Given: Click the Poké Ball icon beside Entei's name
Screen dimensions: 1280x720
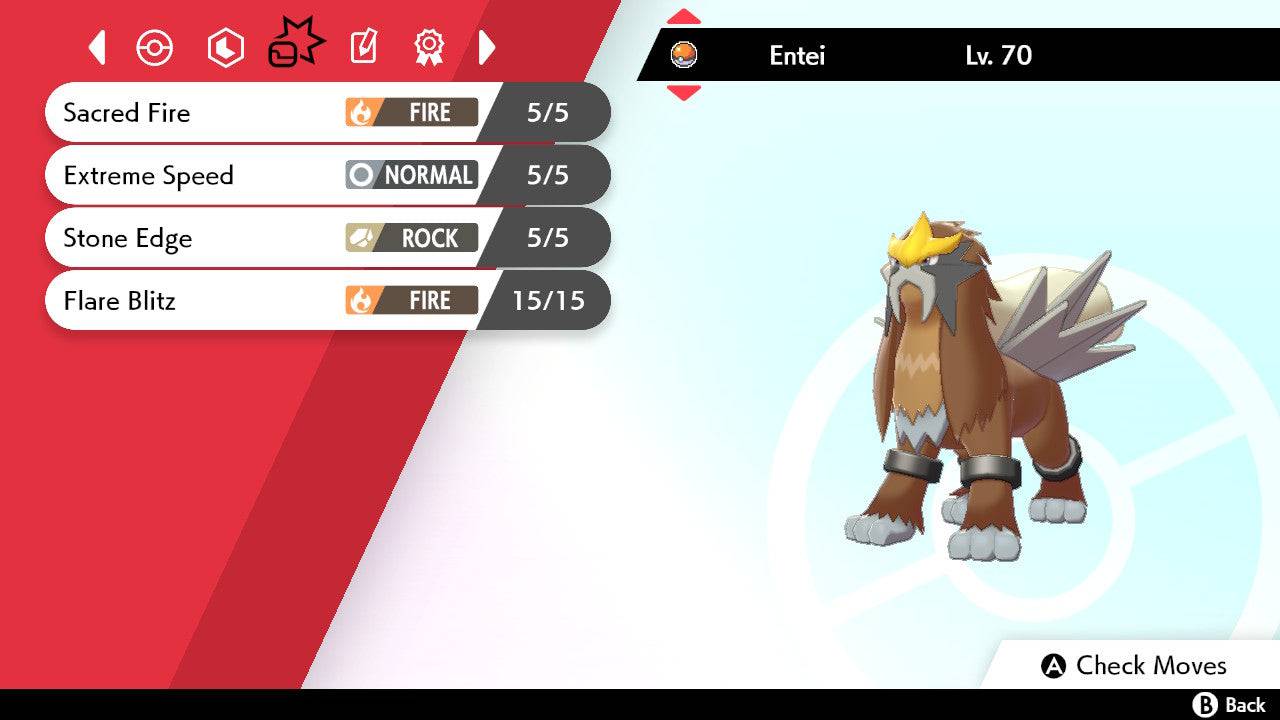Looking at the screenshot, I should 685,57.
